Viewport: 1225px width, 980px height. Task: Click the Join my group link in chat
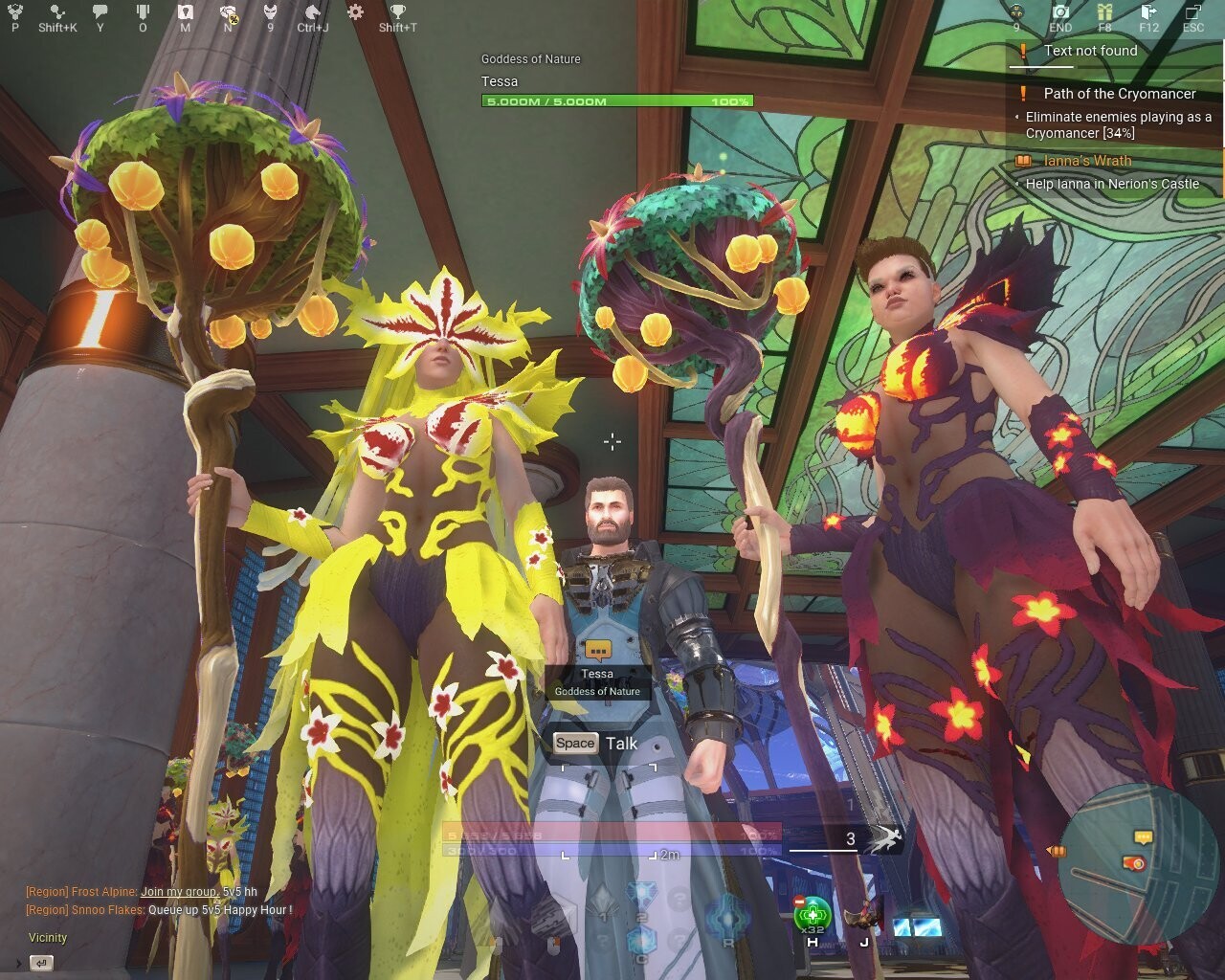point(180,890)
